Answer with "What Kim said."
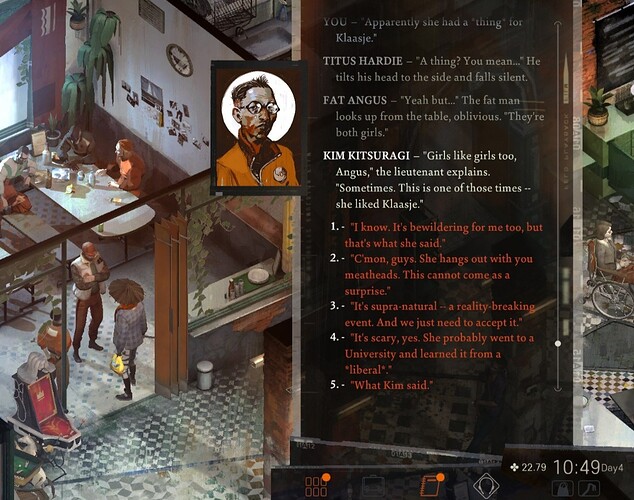 tap(391, 385)
